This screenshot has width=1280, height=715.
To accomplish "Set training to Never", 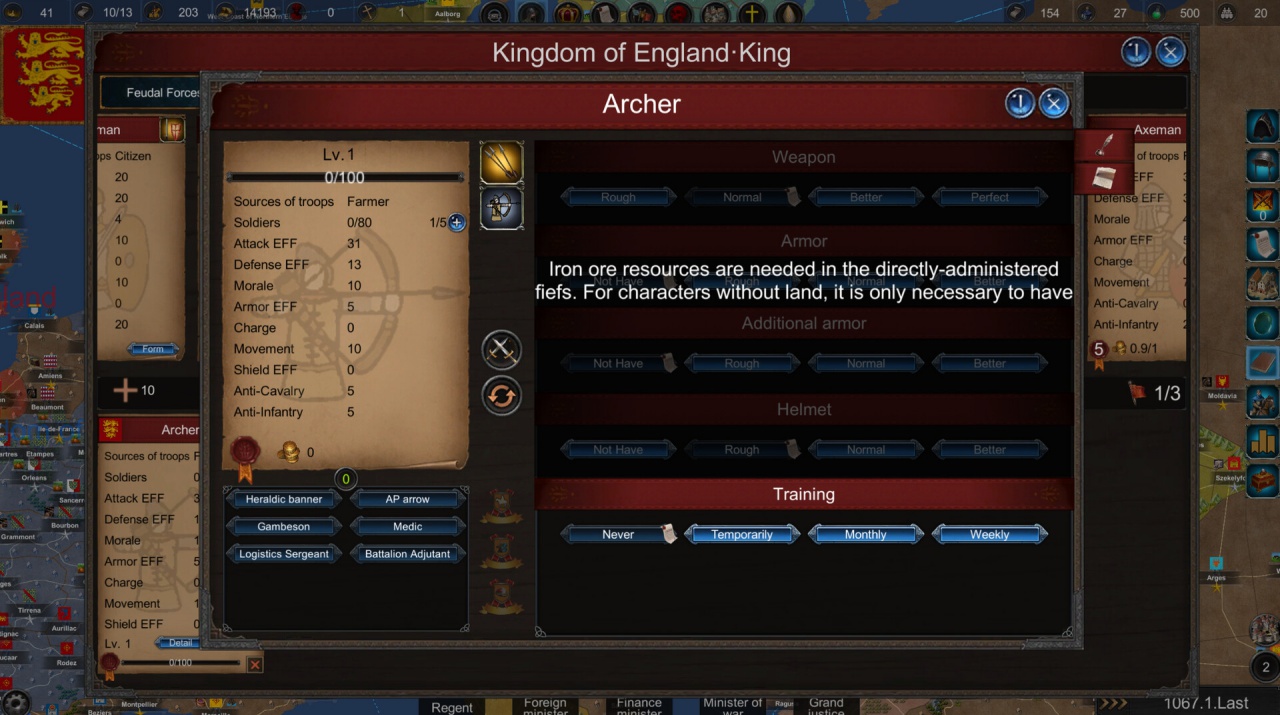I will pyautogui.click(x=618, y=535).
